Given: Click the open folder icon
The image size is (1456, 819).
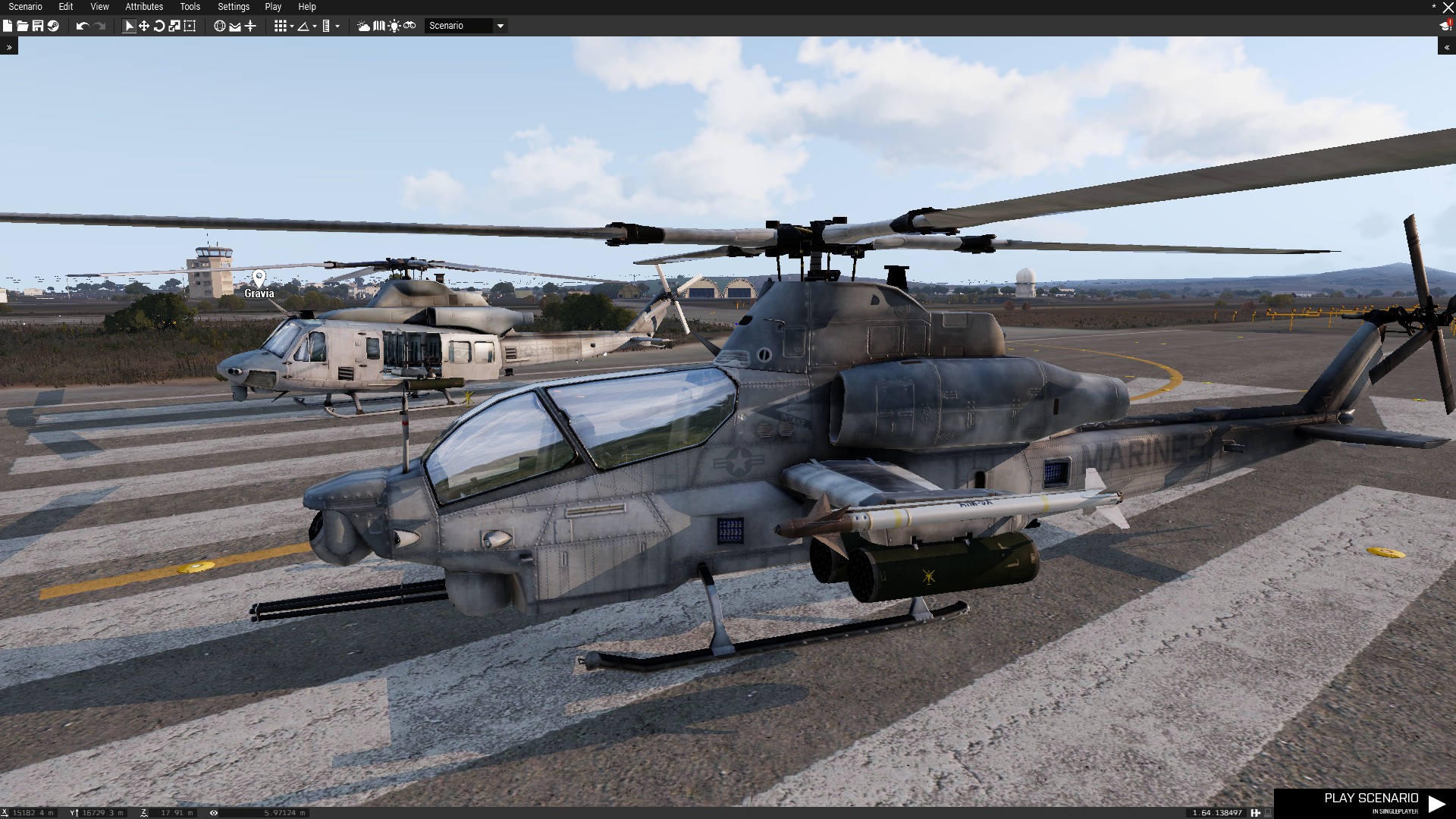Looking at the screenshot, I should (x=23, y=26).
